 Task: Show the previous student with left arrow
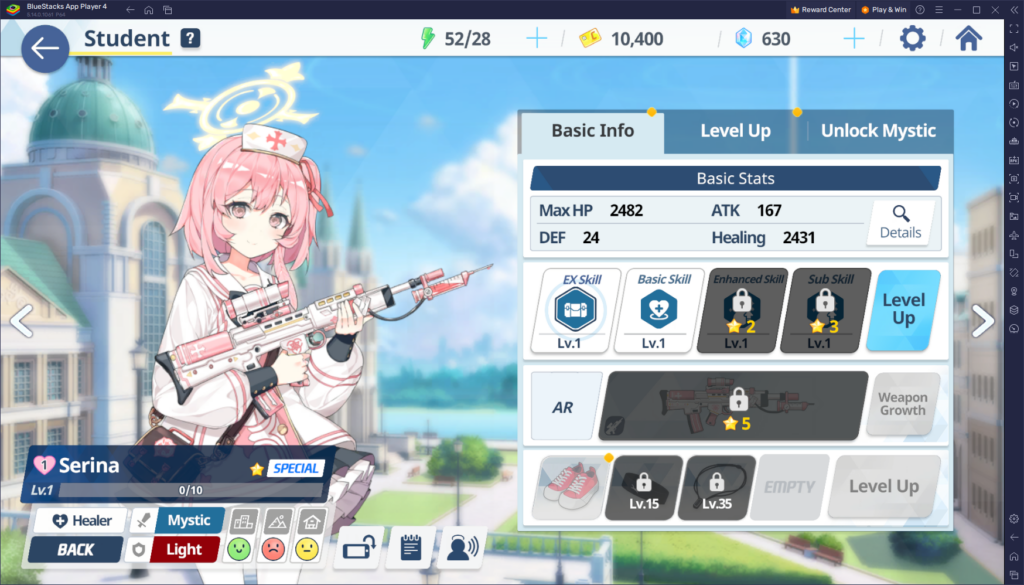point(20,320)
